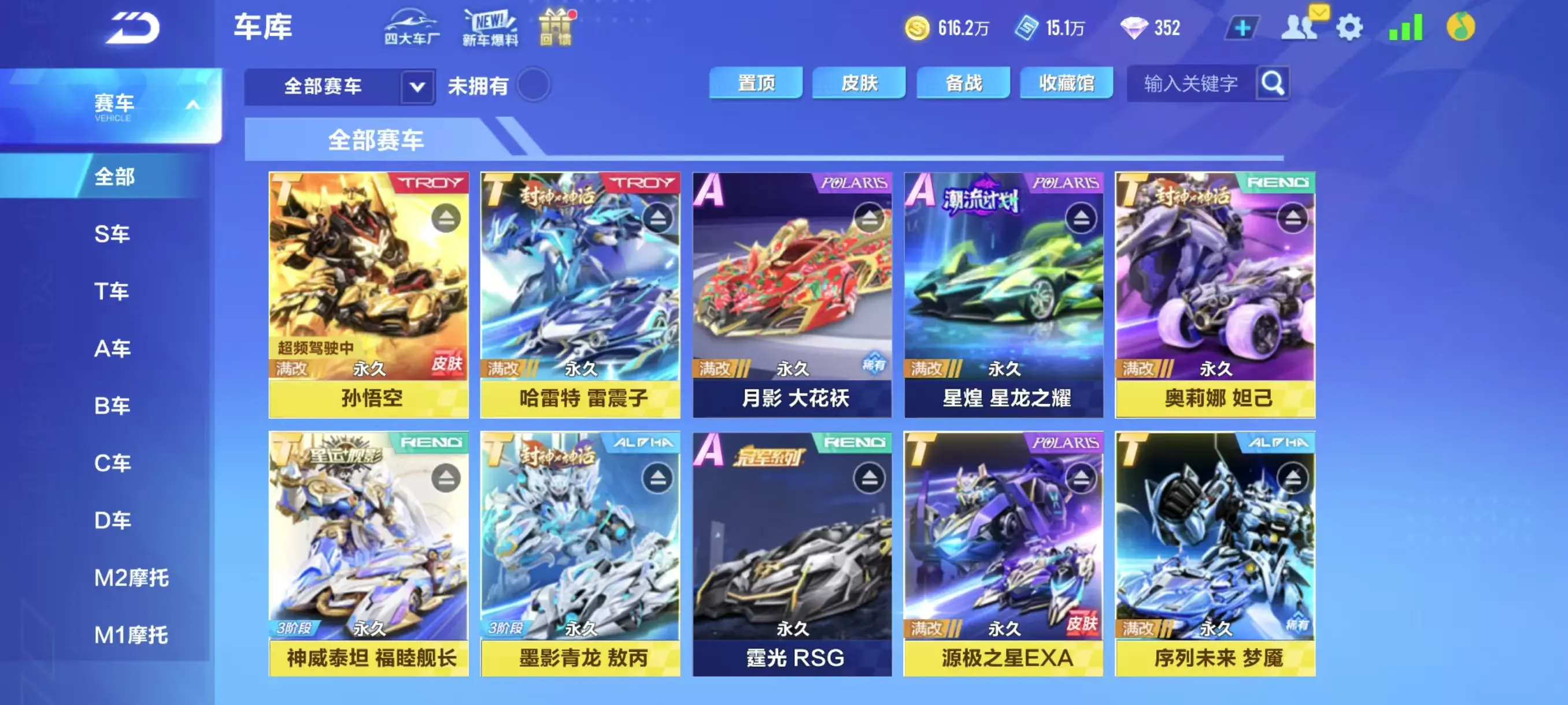Open the 收藏馆 collection hall button
Viewport: 1568px width, 705px height.
(x=1066, y=84)
